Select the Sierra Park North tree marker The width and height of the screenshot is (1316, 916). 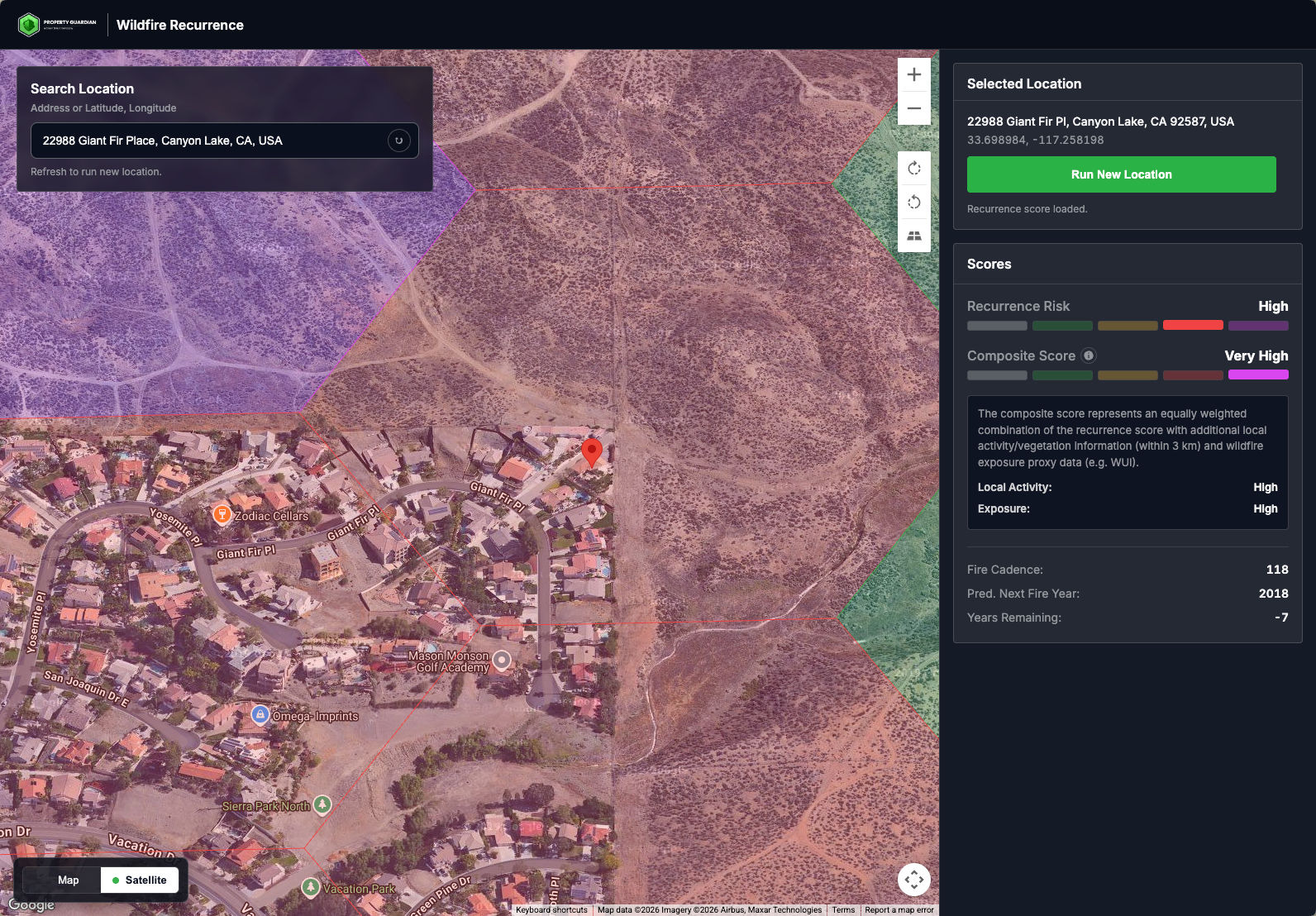pyautogui.click(x=323, y=804)
